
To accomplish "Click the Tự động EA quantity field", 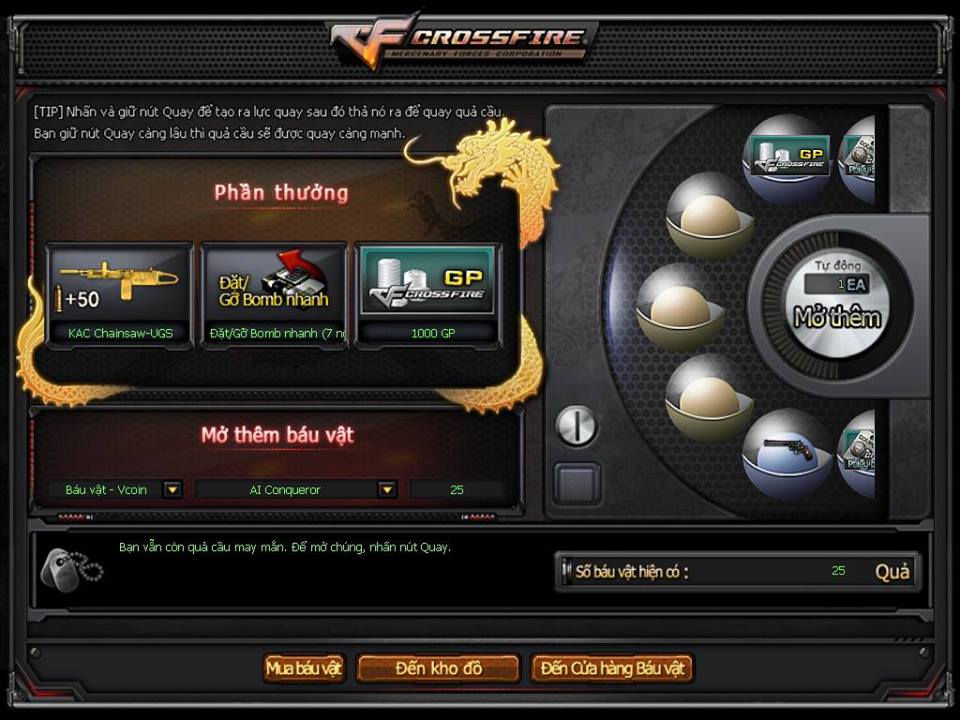I will tap(836, 284).
